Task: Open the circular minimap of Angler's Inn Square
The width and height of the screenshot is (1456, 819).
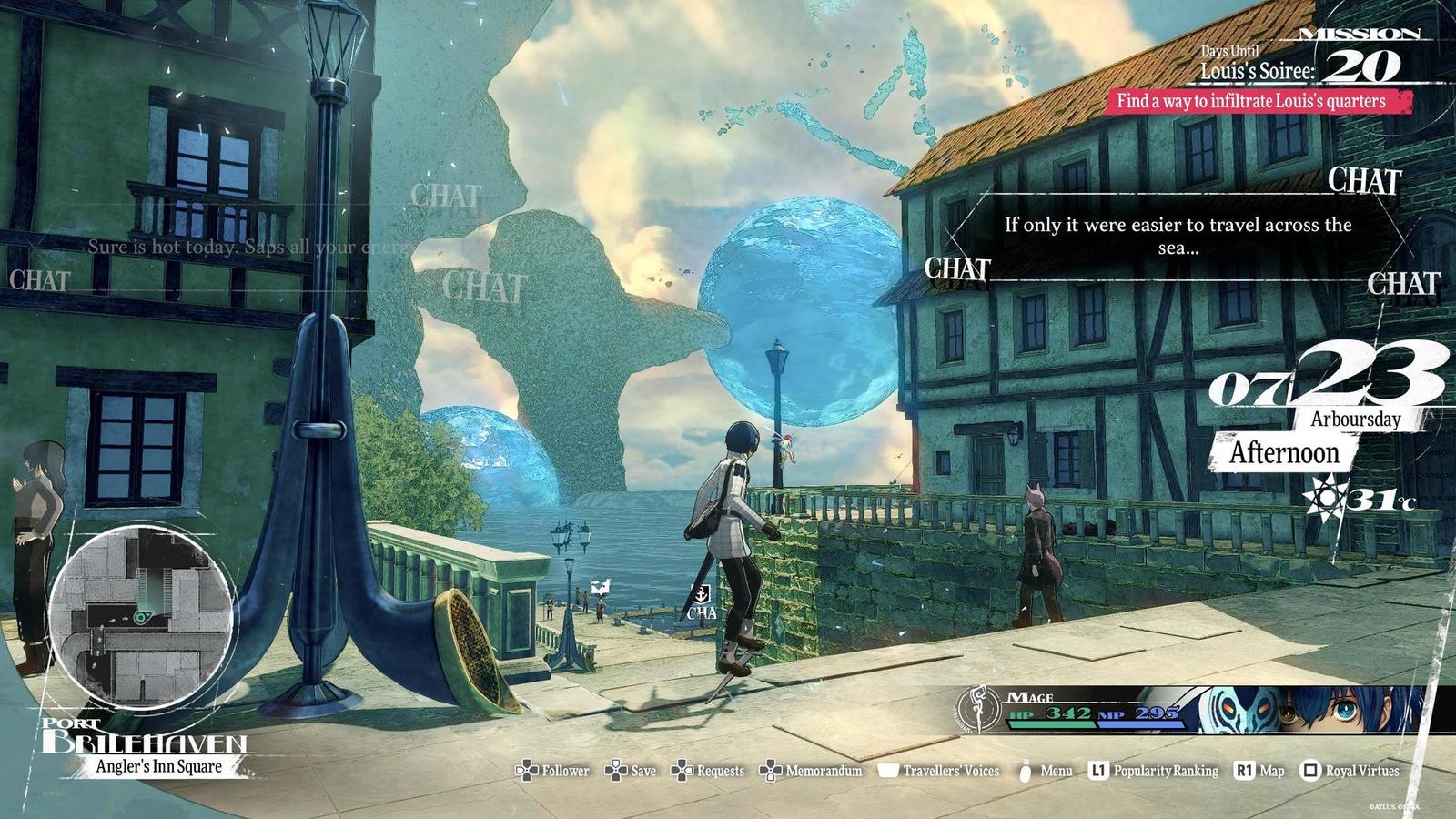Action: pos(140,617)
